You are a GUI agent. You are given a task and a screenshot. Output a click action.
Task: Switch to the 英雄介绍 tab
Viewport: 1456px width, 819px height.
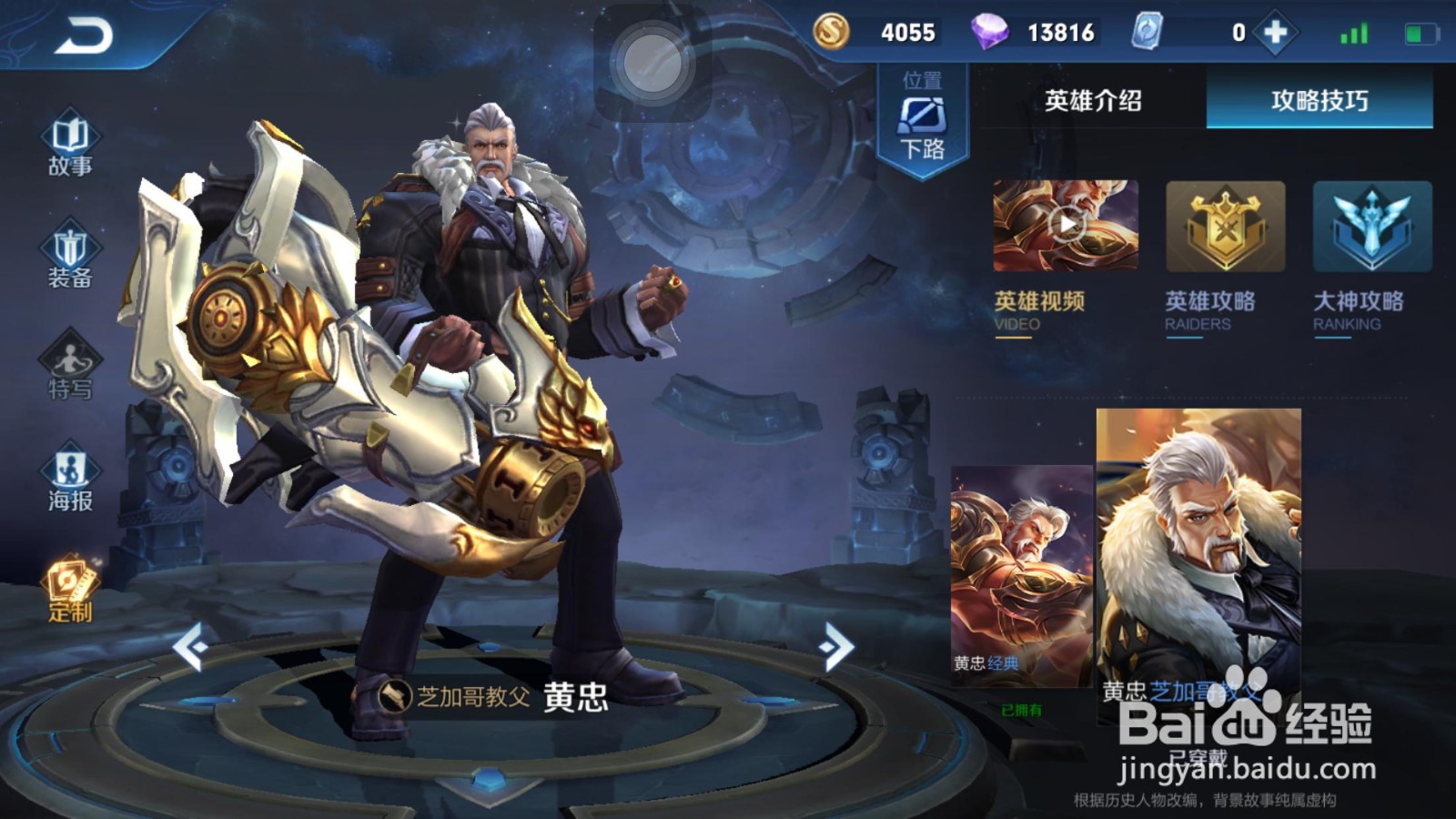pyautogui.click(x=1092, y=100)
